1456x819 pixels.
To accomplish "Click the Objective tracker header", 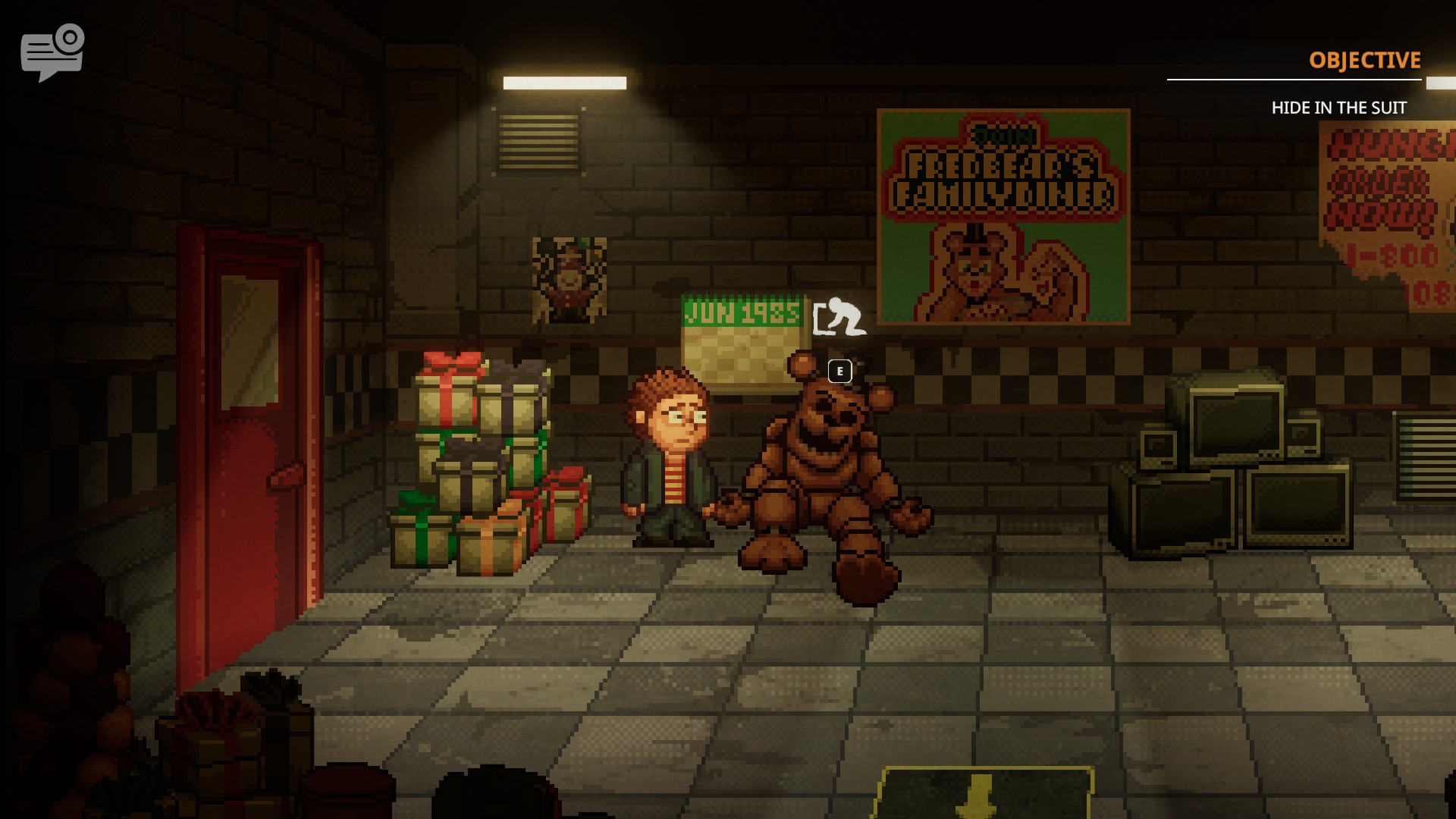I will (x=1364, y=61).
